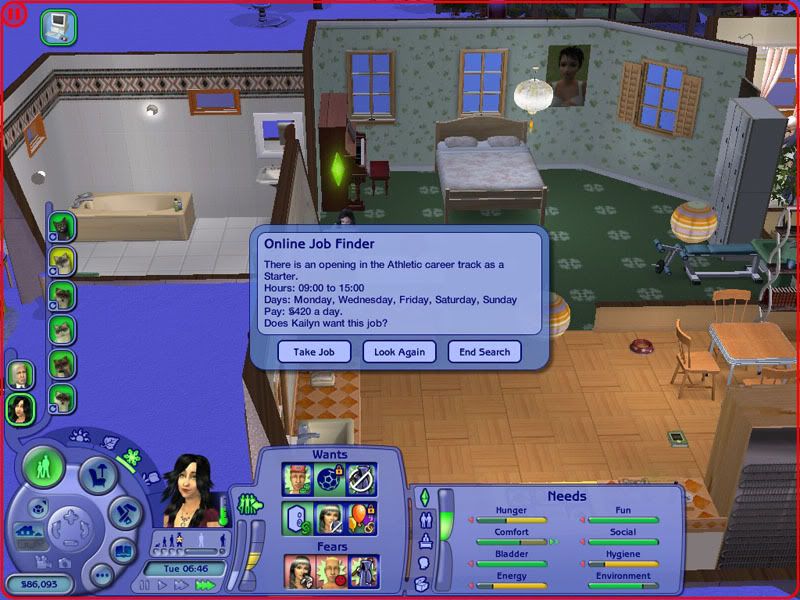800x600 pixels.
Task: Select the dark-haired woman's household portrait
Action: click(x=20, y=408)
